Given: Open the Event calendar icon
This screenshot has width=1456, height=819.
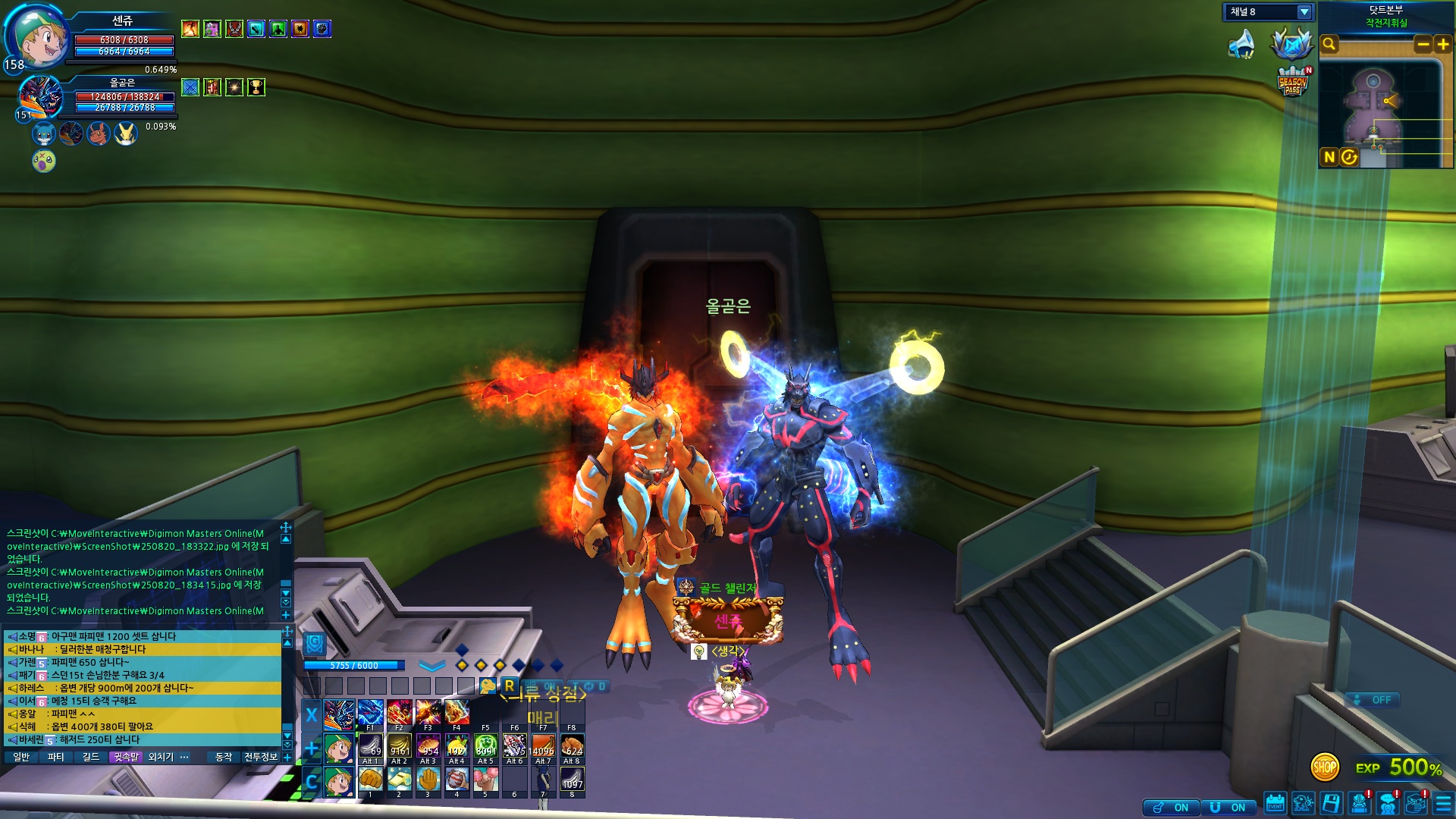Looking at the screenshot, I should pyautogui.click(x=1275, y=804).
